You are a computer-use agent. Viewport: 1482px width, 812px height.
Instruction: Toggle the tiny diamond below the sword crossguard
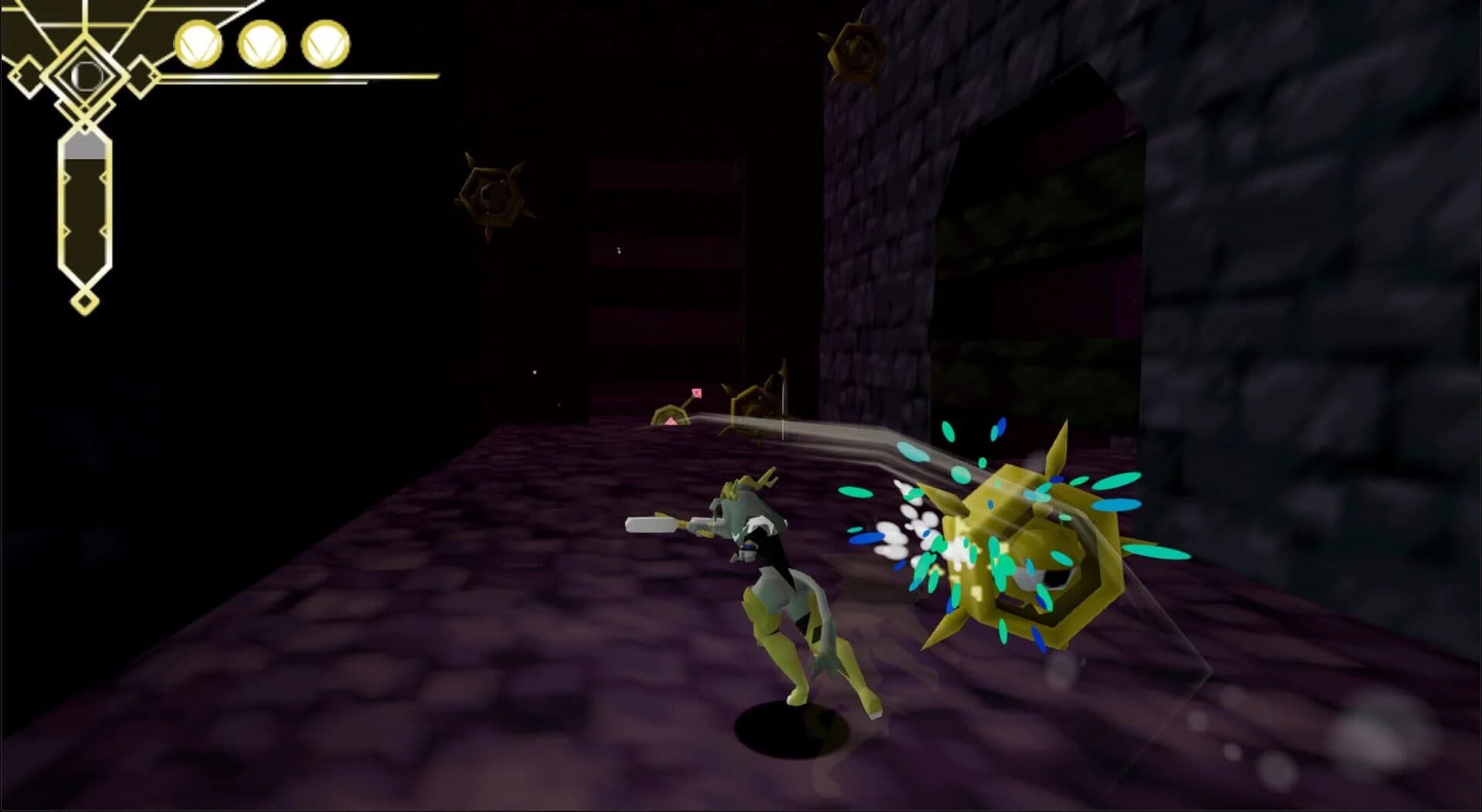coord(85,126)
